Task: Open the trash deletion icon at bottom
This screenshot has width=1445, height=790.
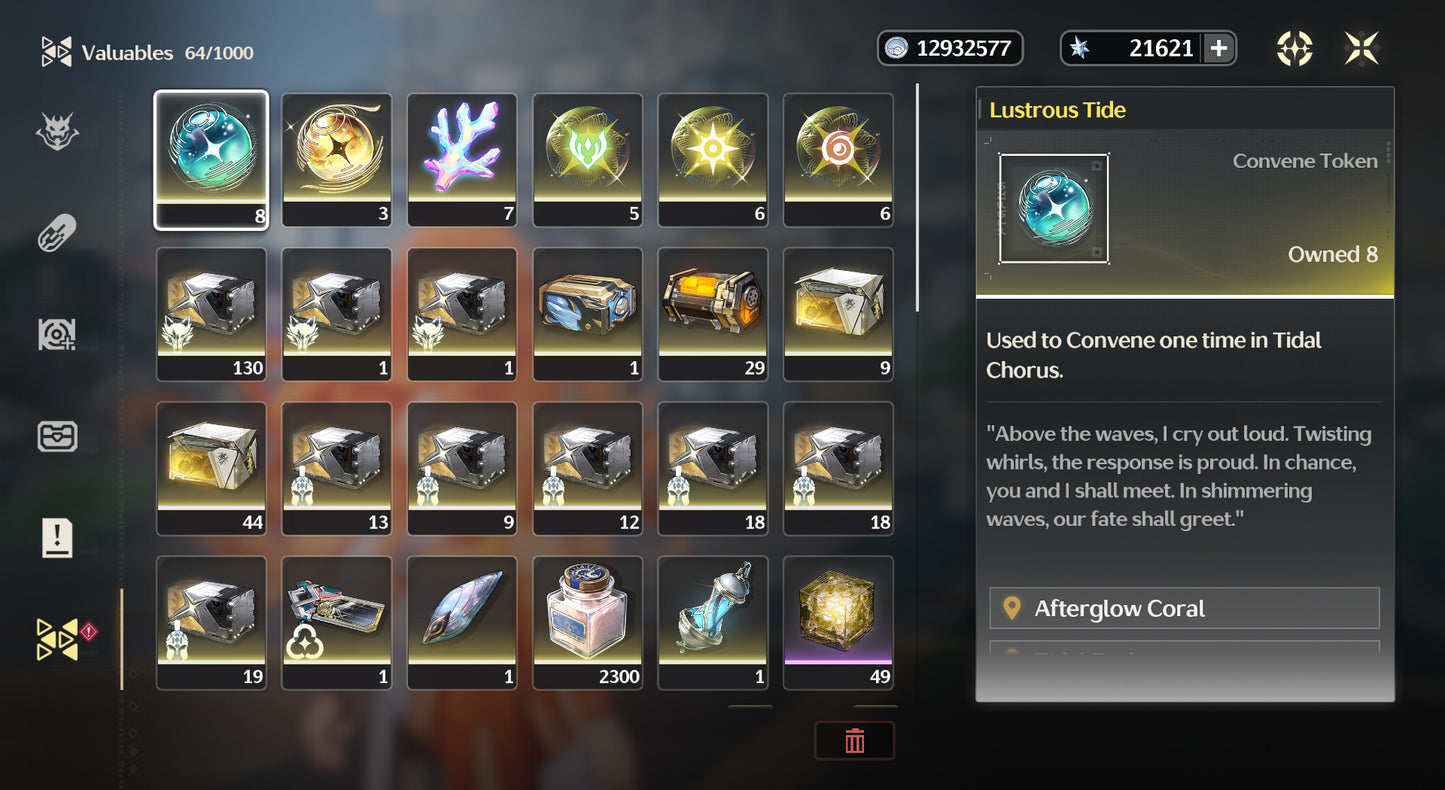Action: (x=855, y=740)
